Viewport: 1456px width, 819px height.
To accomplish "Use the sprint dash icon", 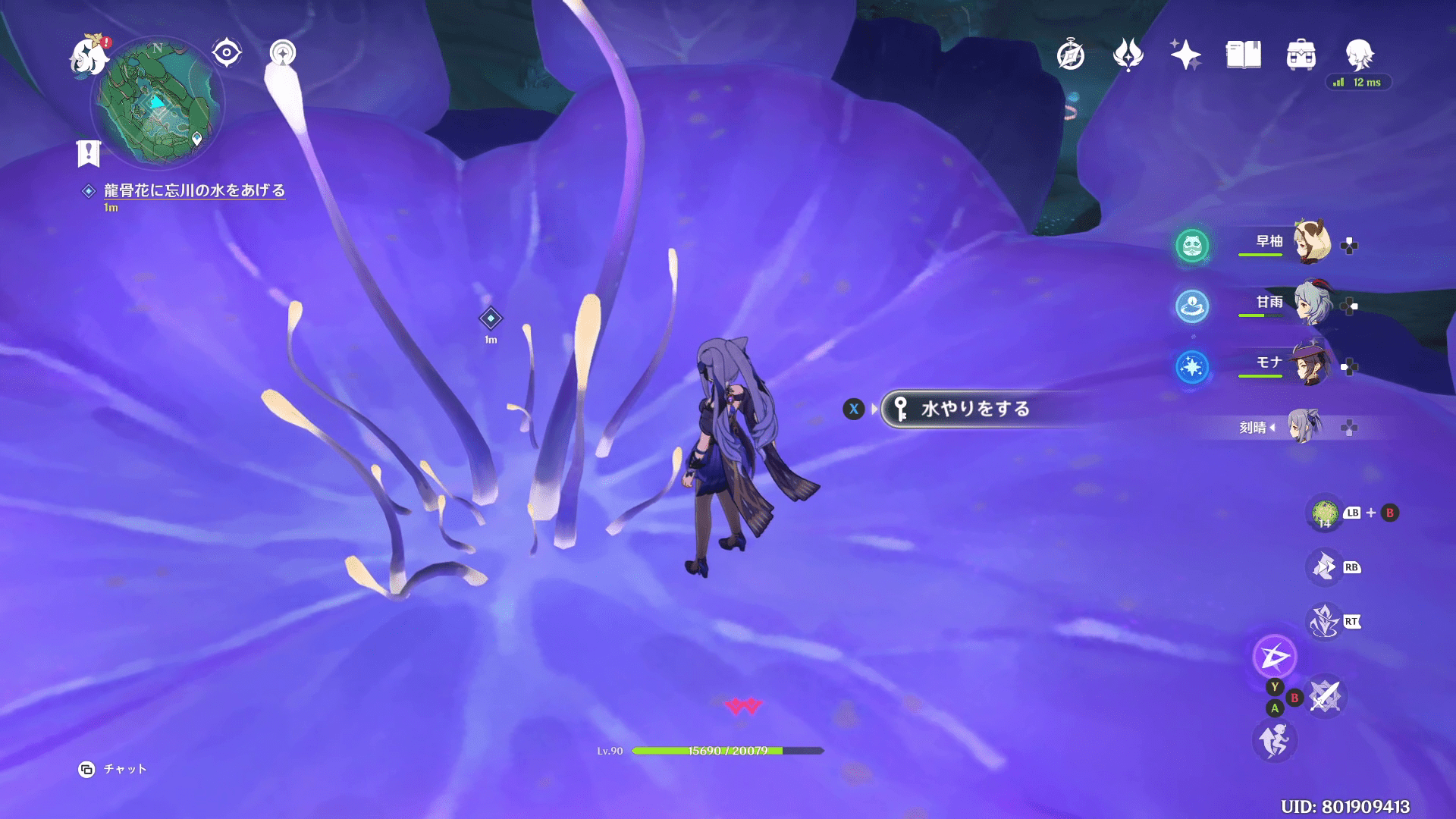I will point(1275,741).
